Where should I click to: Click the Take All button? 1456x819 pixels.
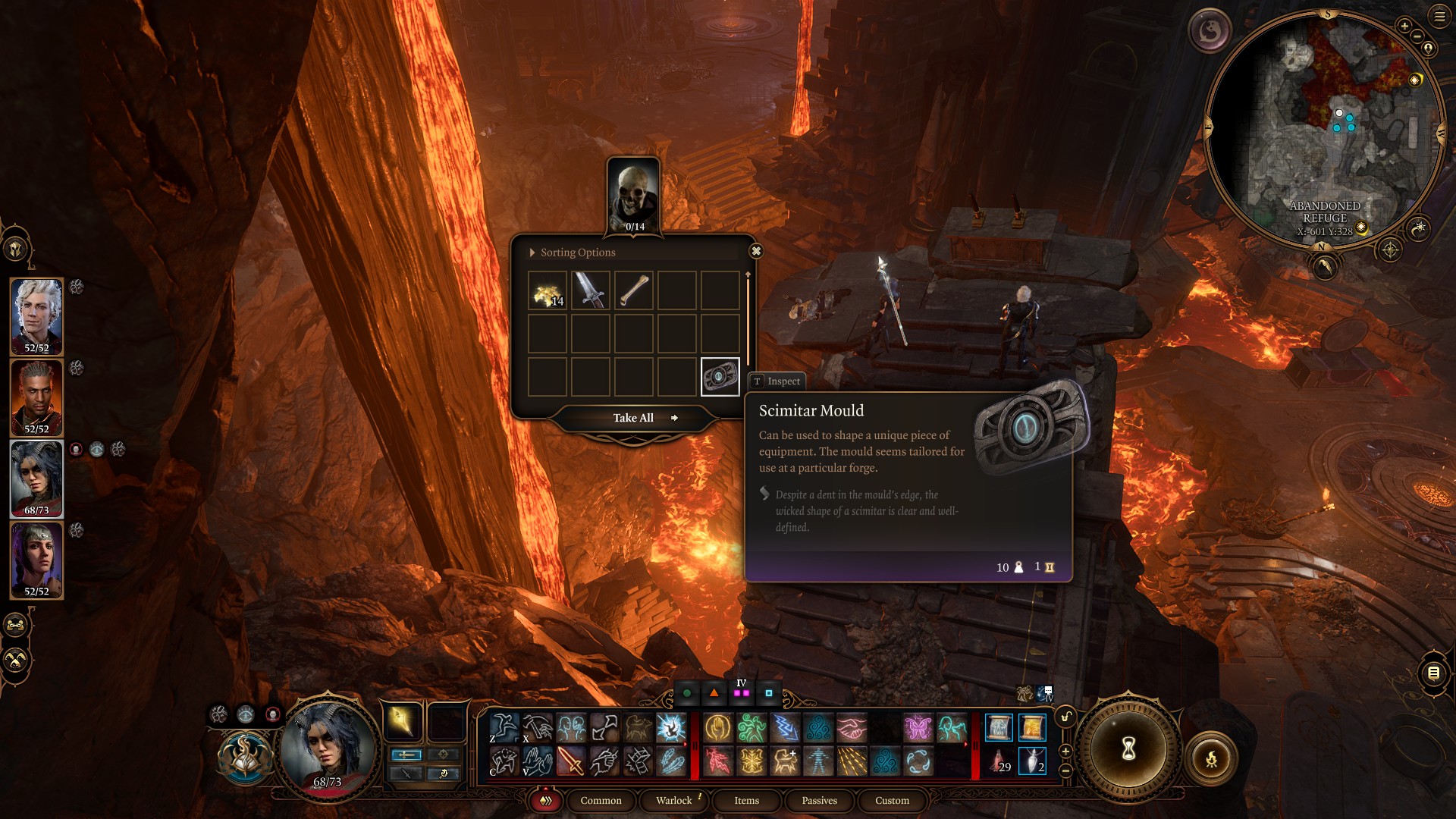[x=633, y=418]
